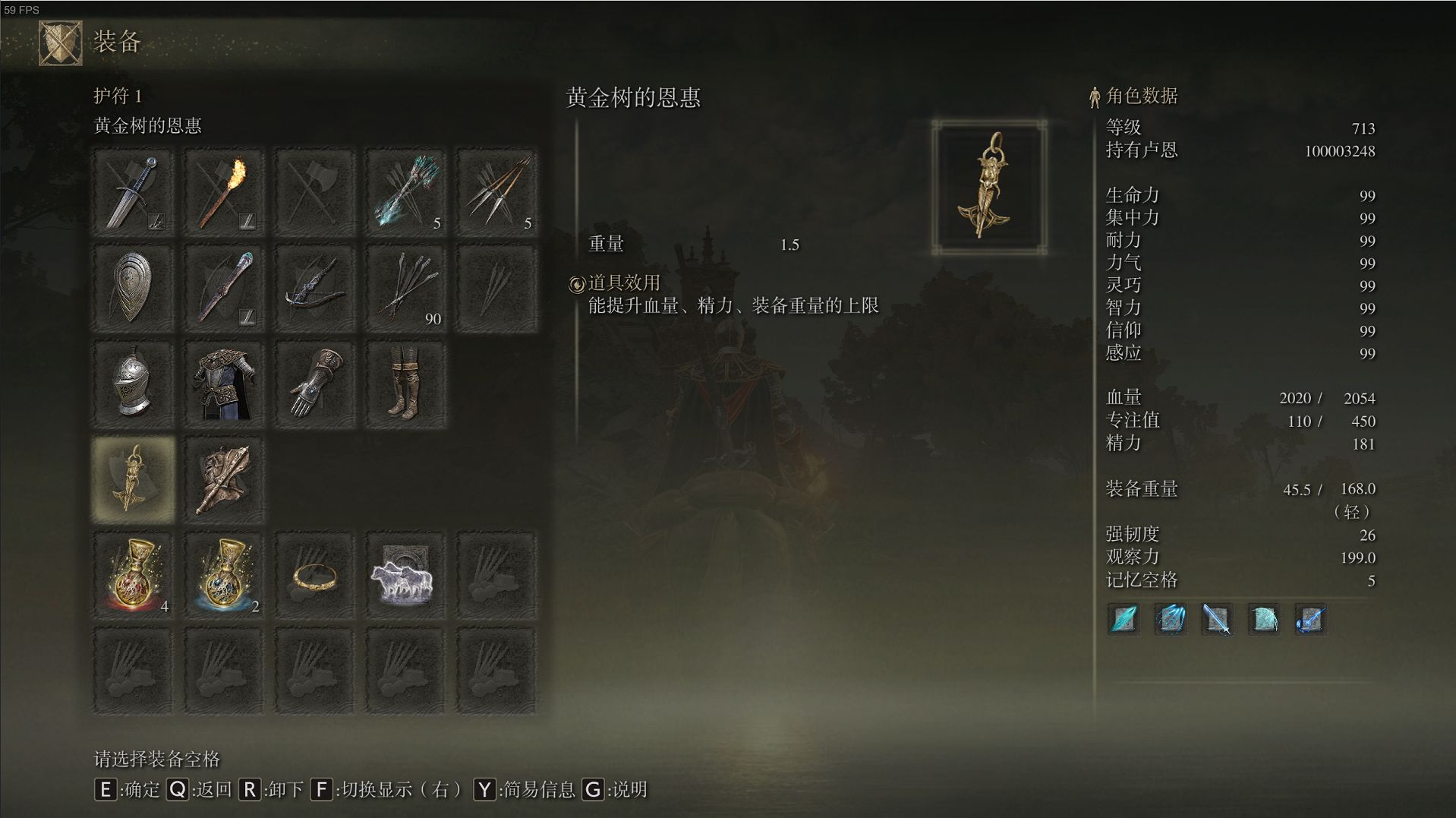Viewport: 1456px width, 818px height.
Task: Select the three-bolt ammo slot
Action: (497, 192)
